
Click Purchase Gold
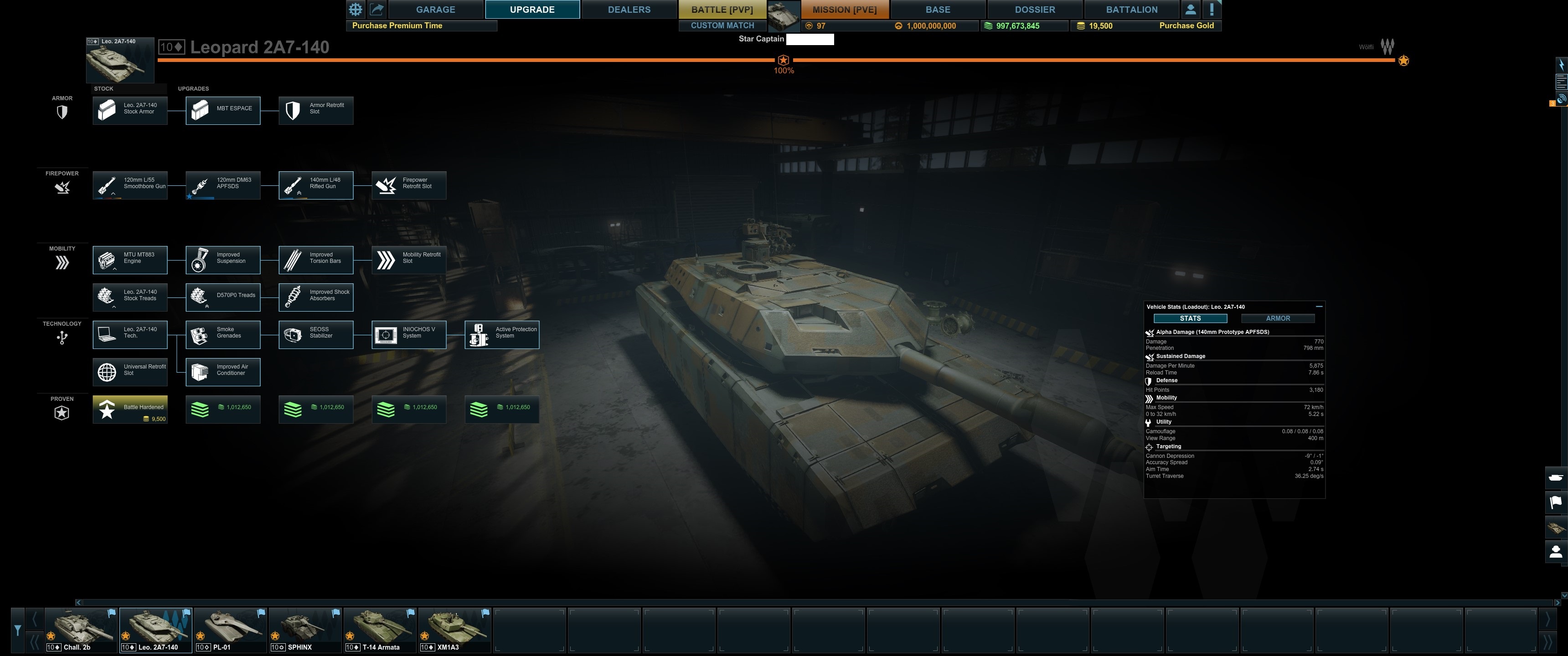(x=1186, y=26)
